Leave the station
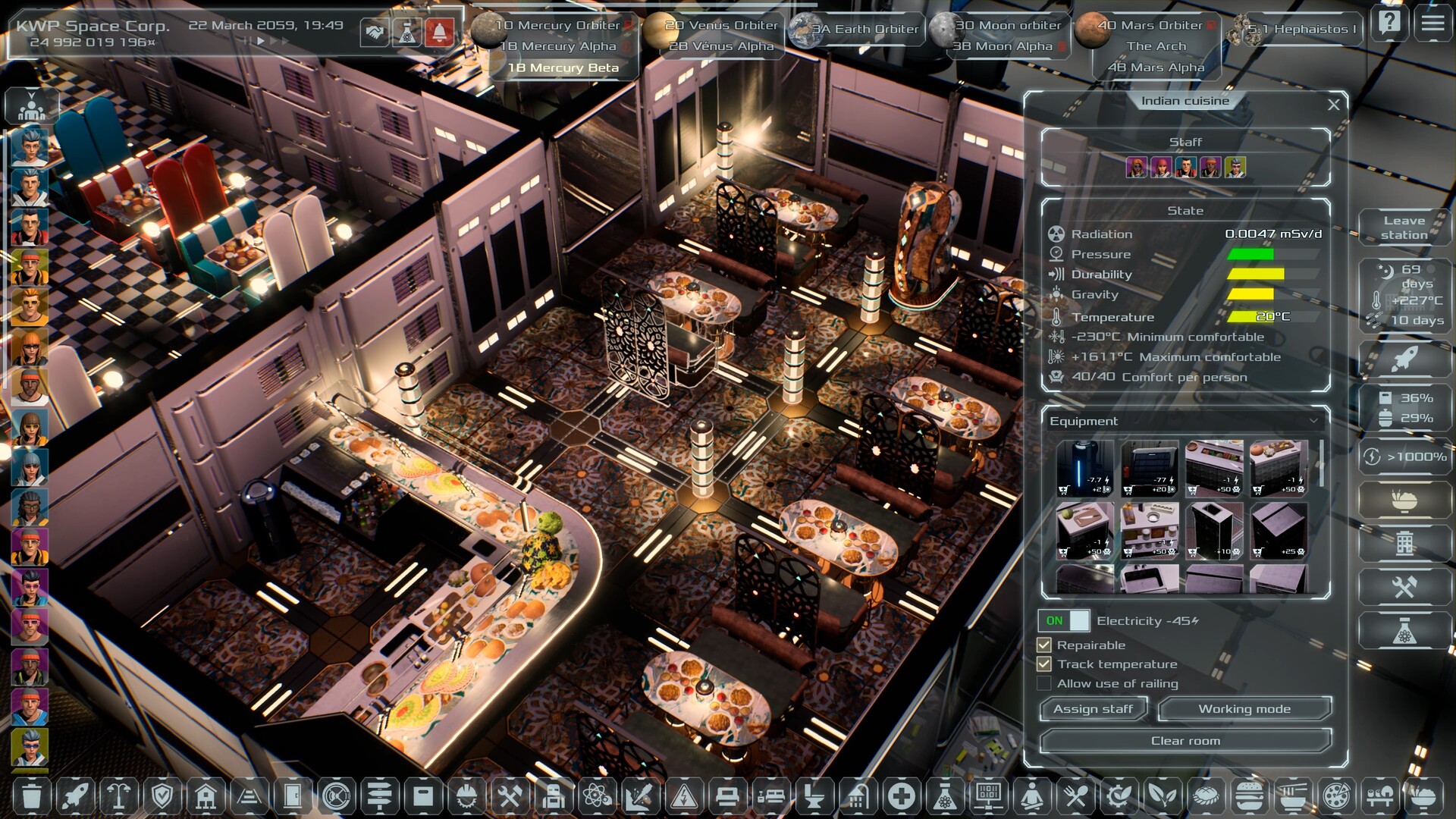 tap(1404, 227)
